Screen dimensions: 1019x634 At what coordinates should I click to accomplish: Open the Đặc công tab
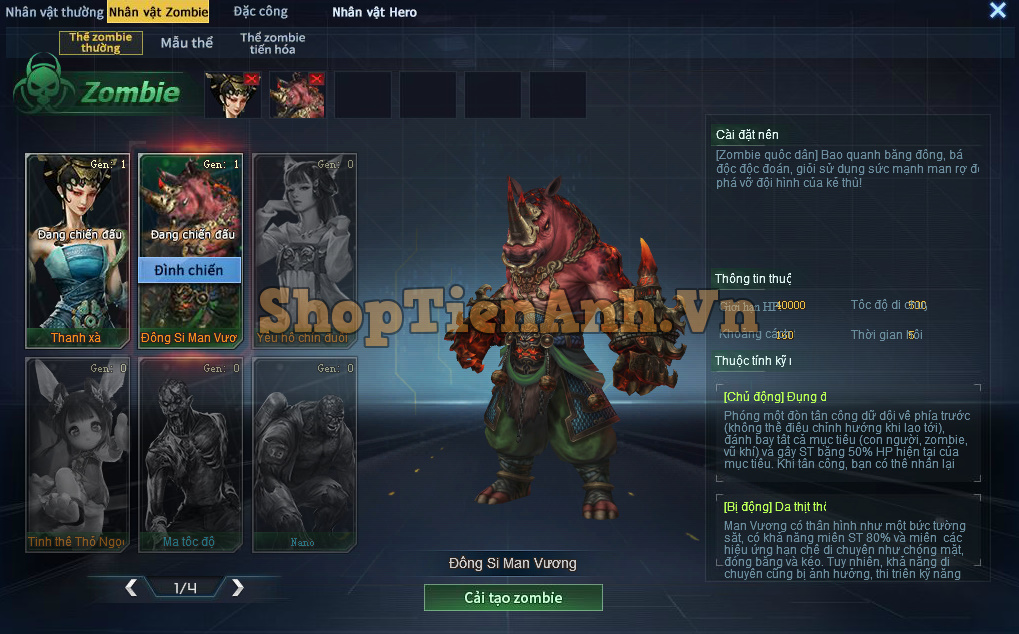(260, 12)
